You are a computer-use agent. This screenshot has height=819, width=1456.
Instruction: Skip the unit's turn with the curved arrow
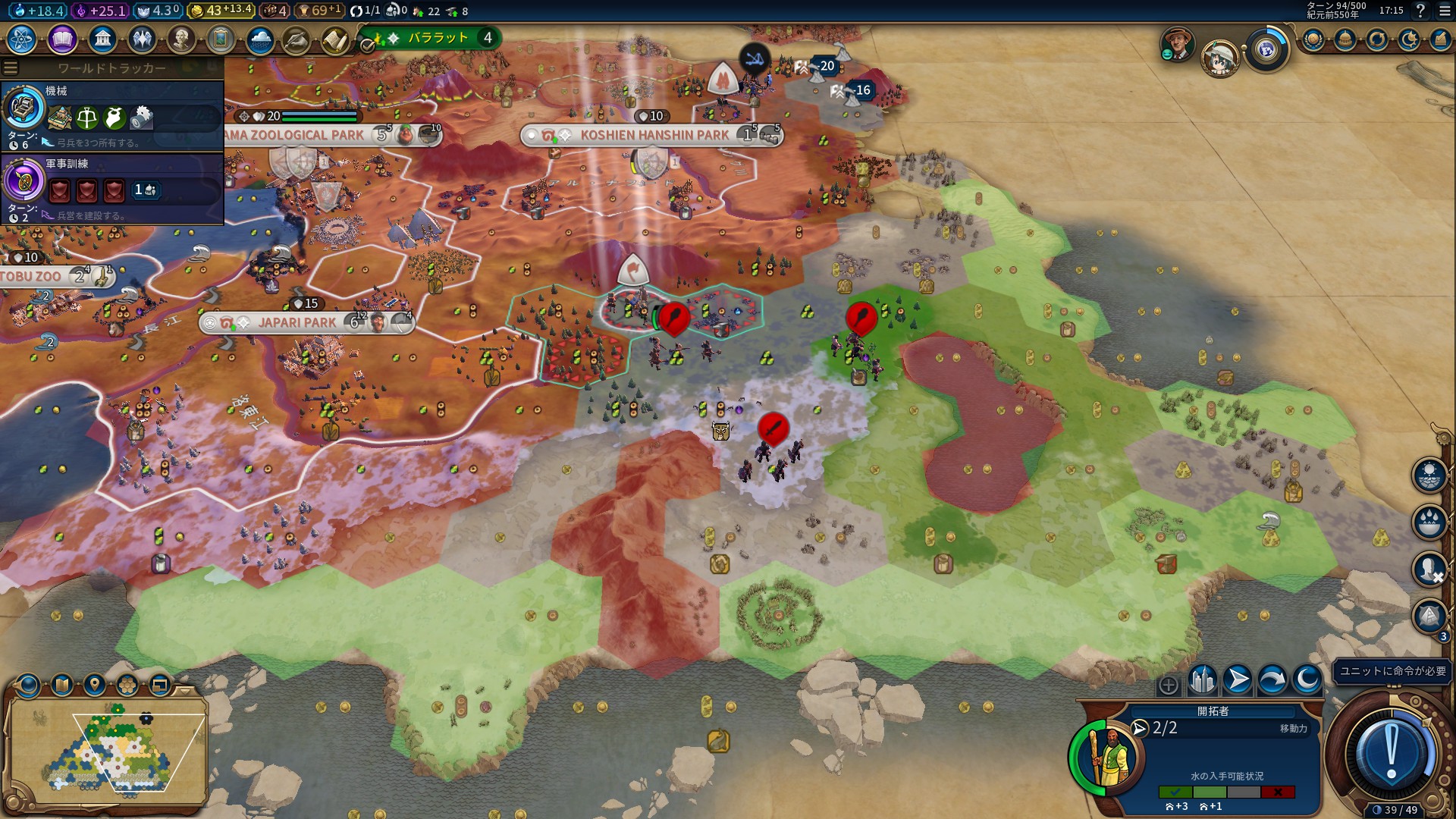click(1272, 679)
